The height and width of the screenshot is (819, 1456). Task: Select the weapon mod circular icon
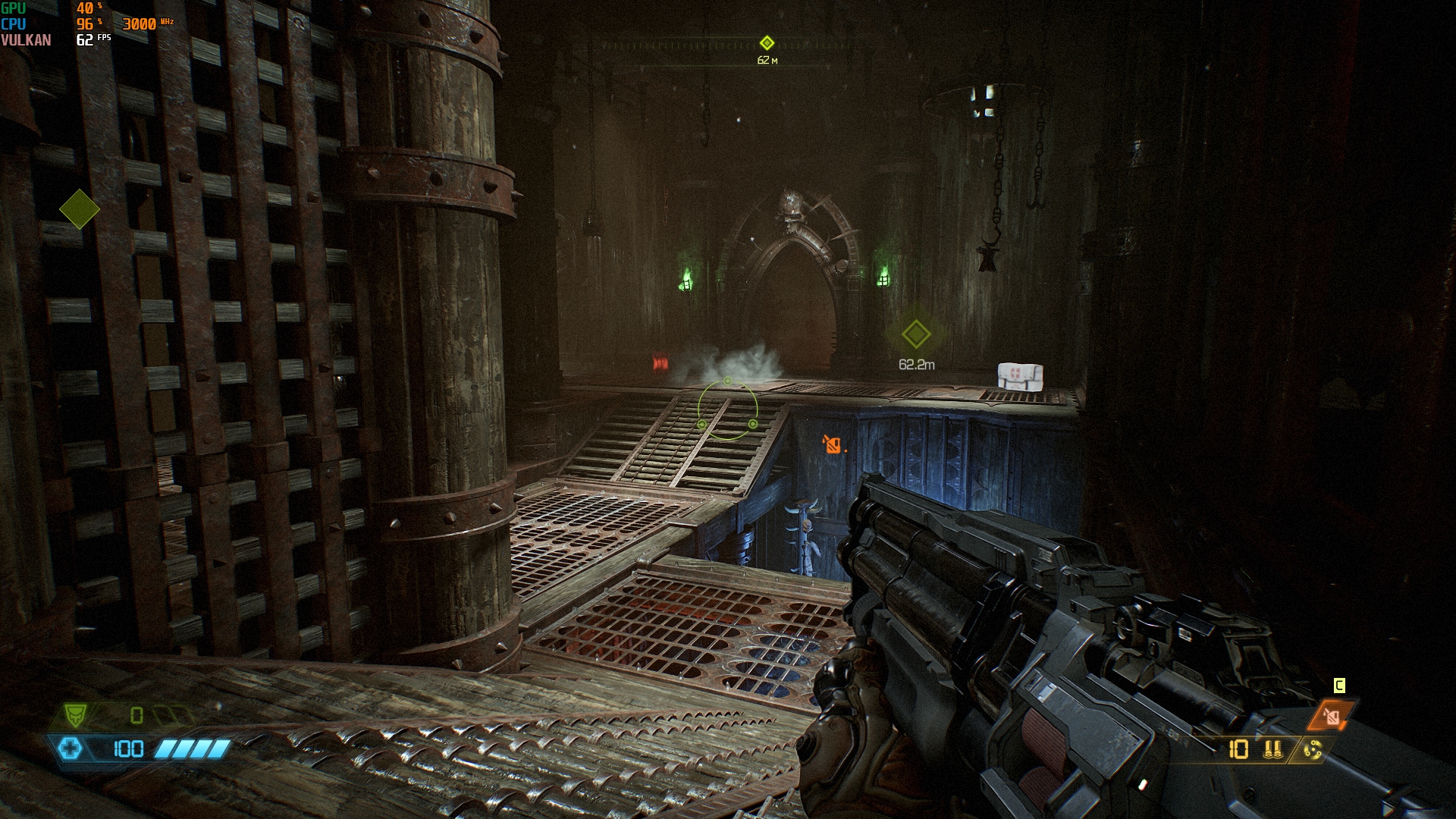(x=1313, y=750)
